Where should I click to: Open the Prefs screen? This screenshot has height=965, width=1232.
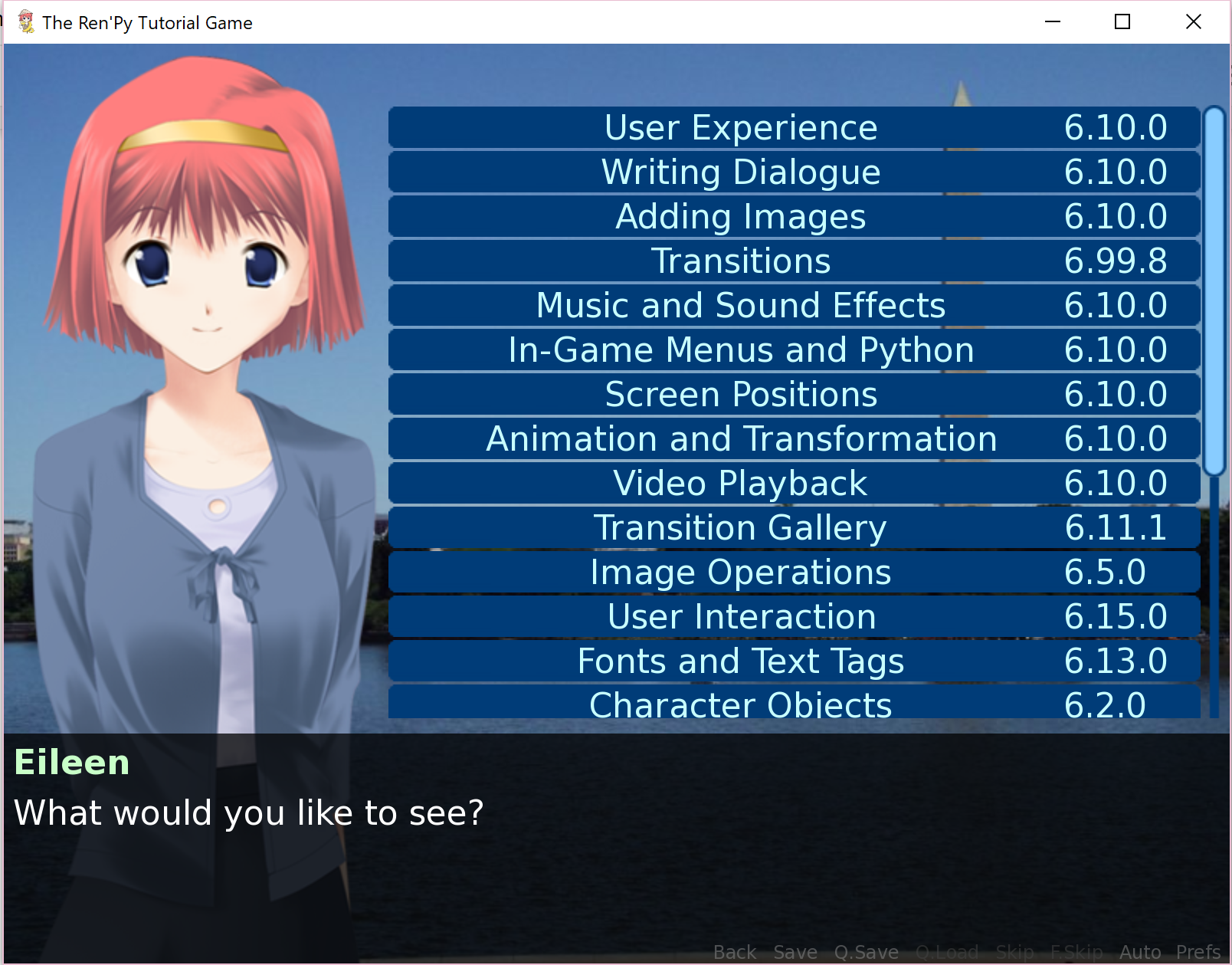[1200, 951]
